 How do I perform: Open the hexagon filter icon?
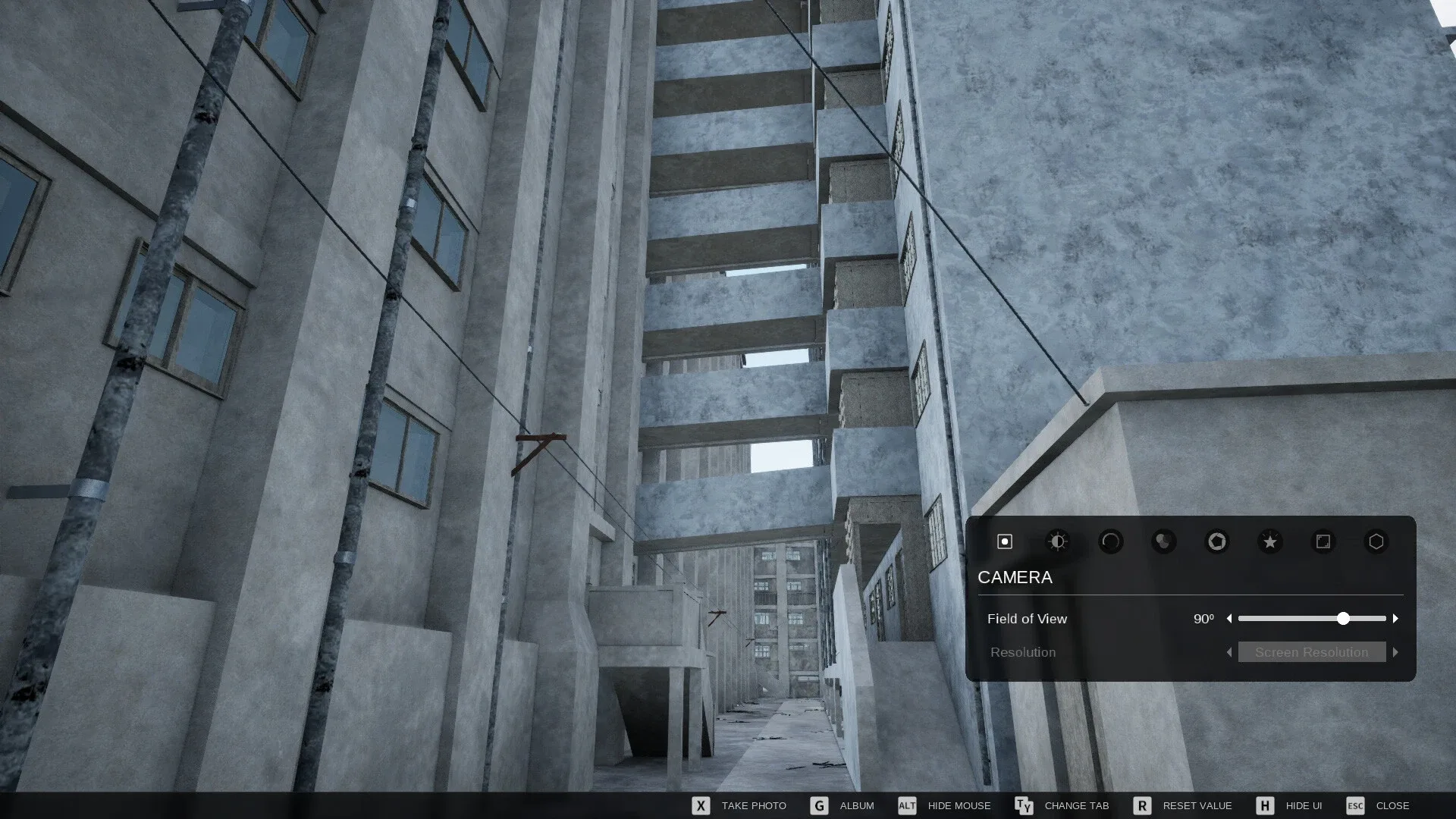pyautogui.click(x=1376, y=541)
